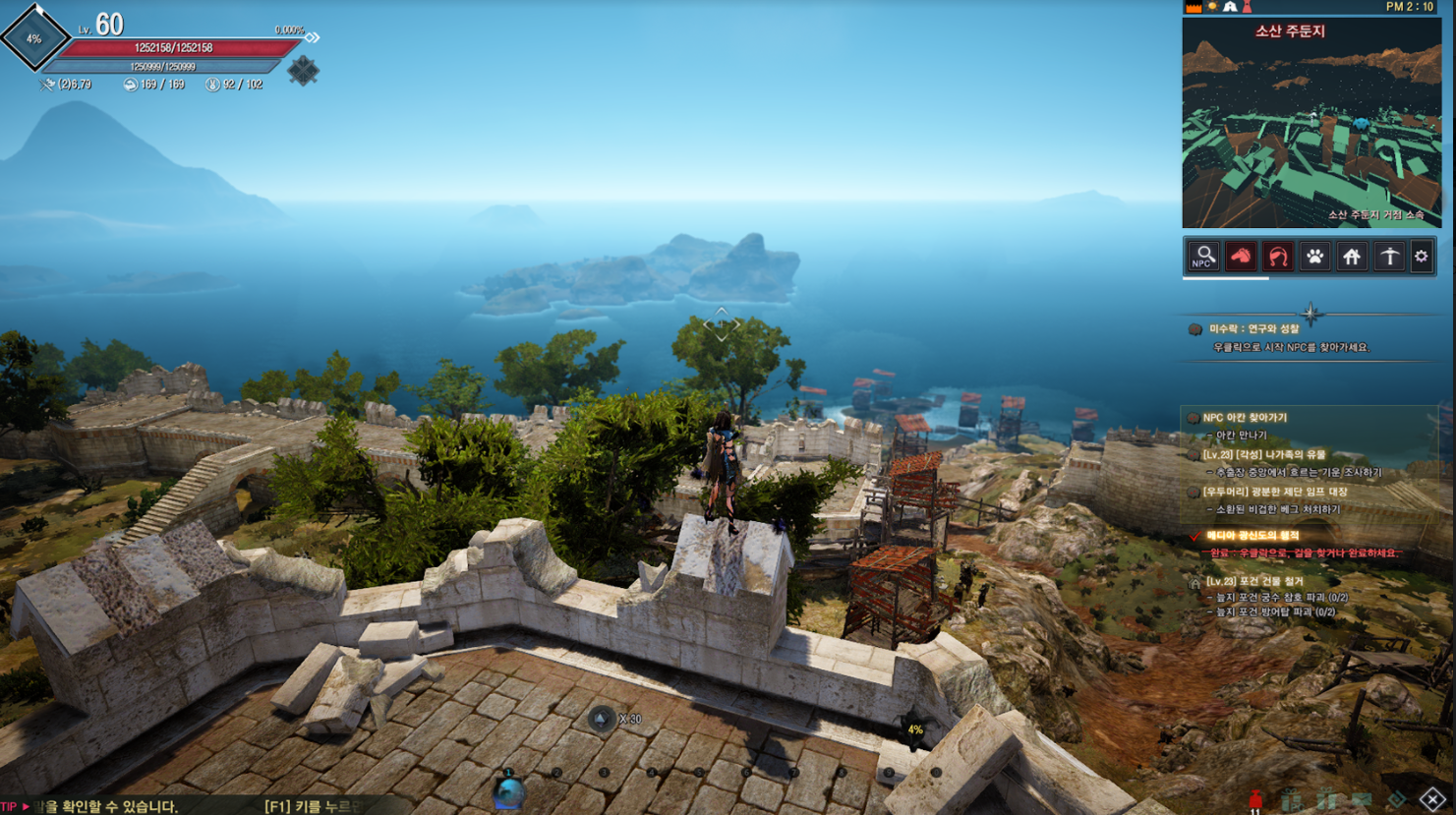
Task: Select the NPC 아칸 찾아가기 quest
Action: 1245,418
